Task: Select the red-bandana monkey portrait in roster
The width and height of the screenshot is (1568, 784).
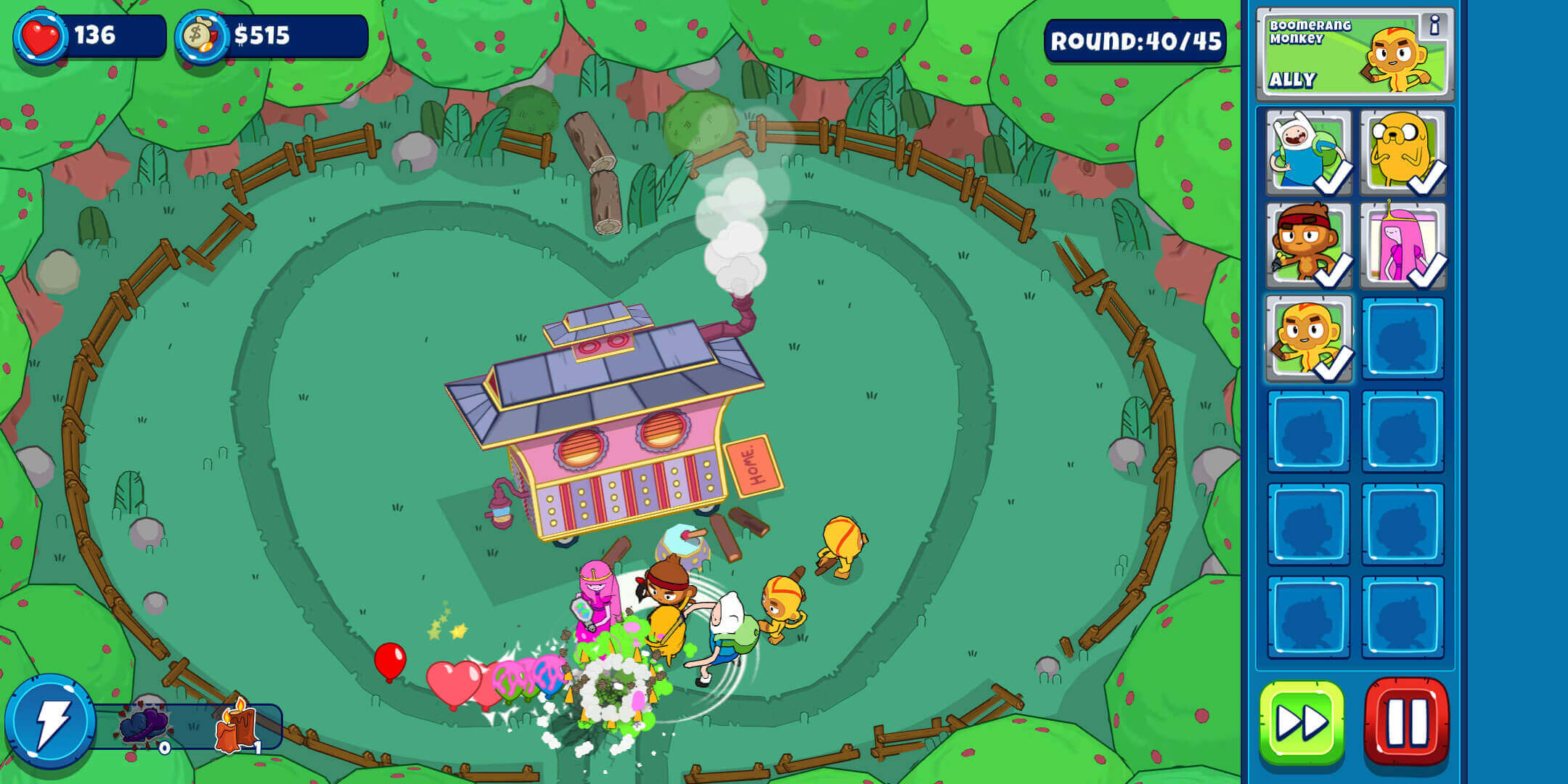Action: 1307,247
